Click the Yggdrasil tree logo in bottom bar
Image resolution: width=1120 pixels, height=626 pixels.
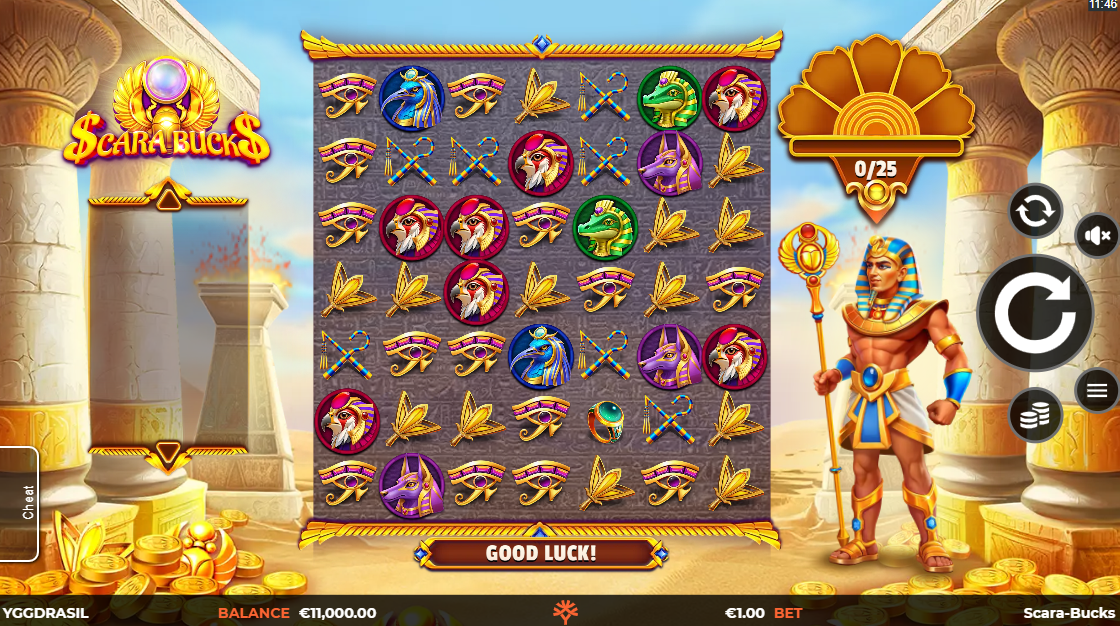pyautogui.click(x=566, y=612)
